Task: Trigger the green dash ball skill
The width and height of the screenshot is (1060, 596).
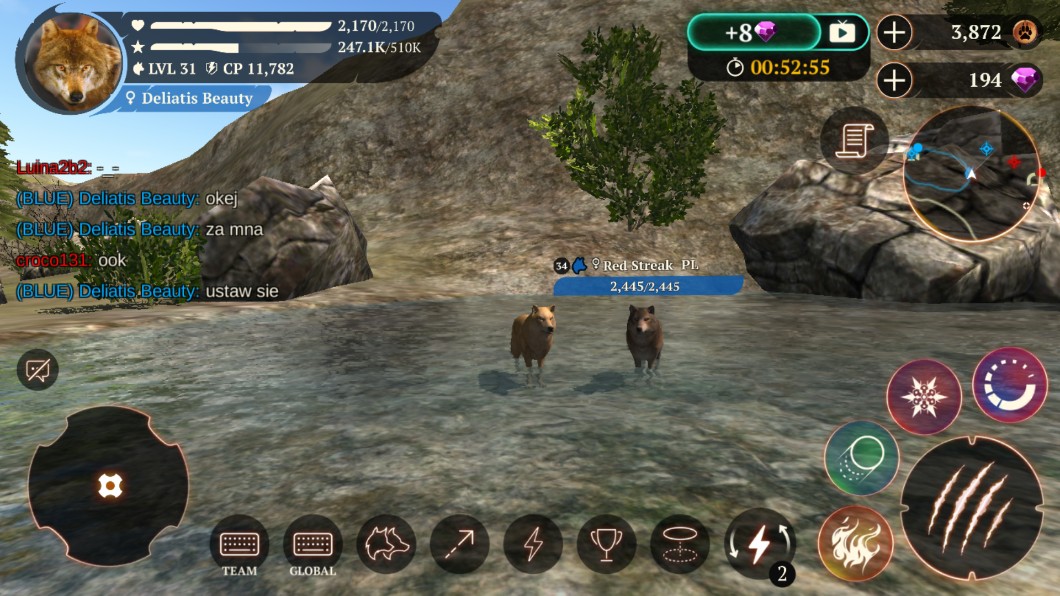Action: (861, 459)
